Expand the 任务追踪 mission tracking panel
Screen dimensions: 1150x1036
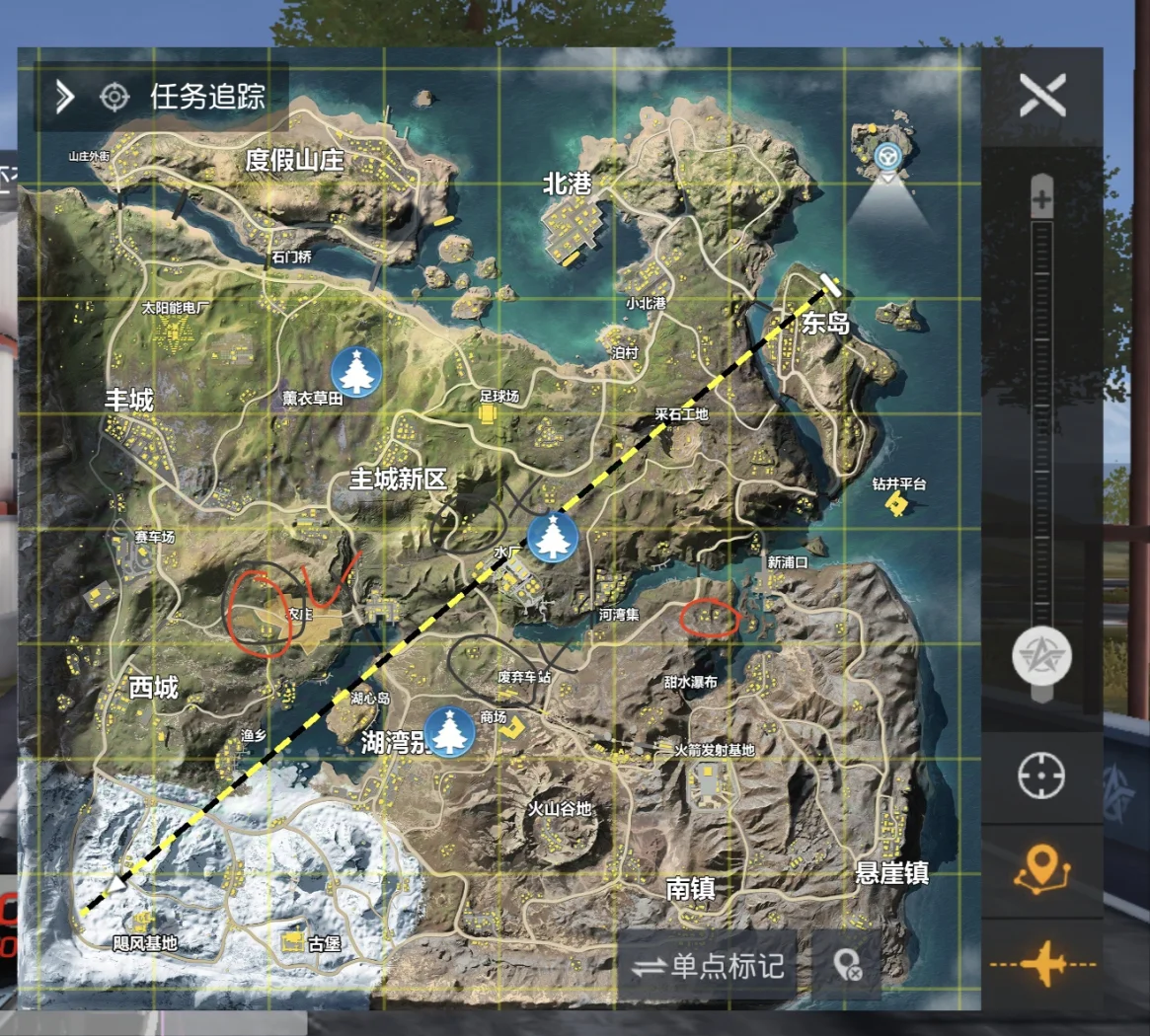(65, 97)
